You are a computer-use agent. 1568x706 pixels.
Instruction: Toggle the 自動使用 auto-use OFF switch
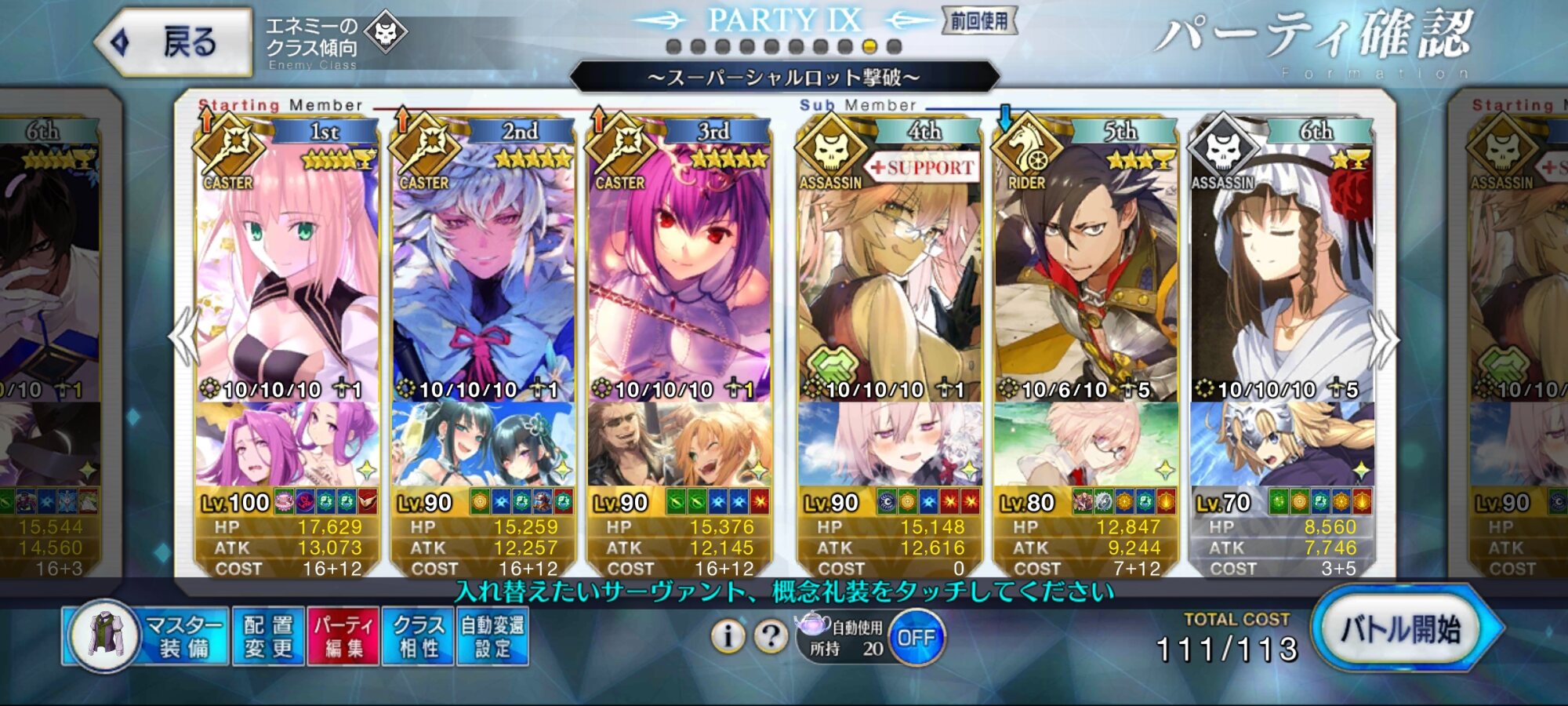tap(916, 638)
